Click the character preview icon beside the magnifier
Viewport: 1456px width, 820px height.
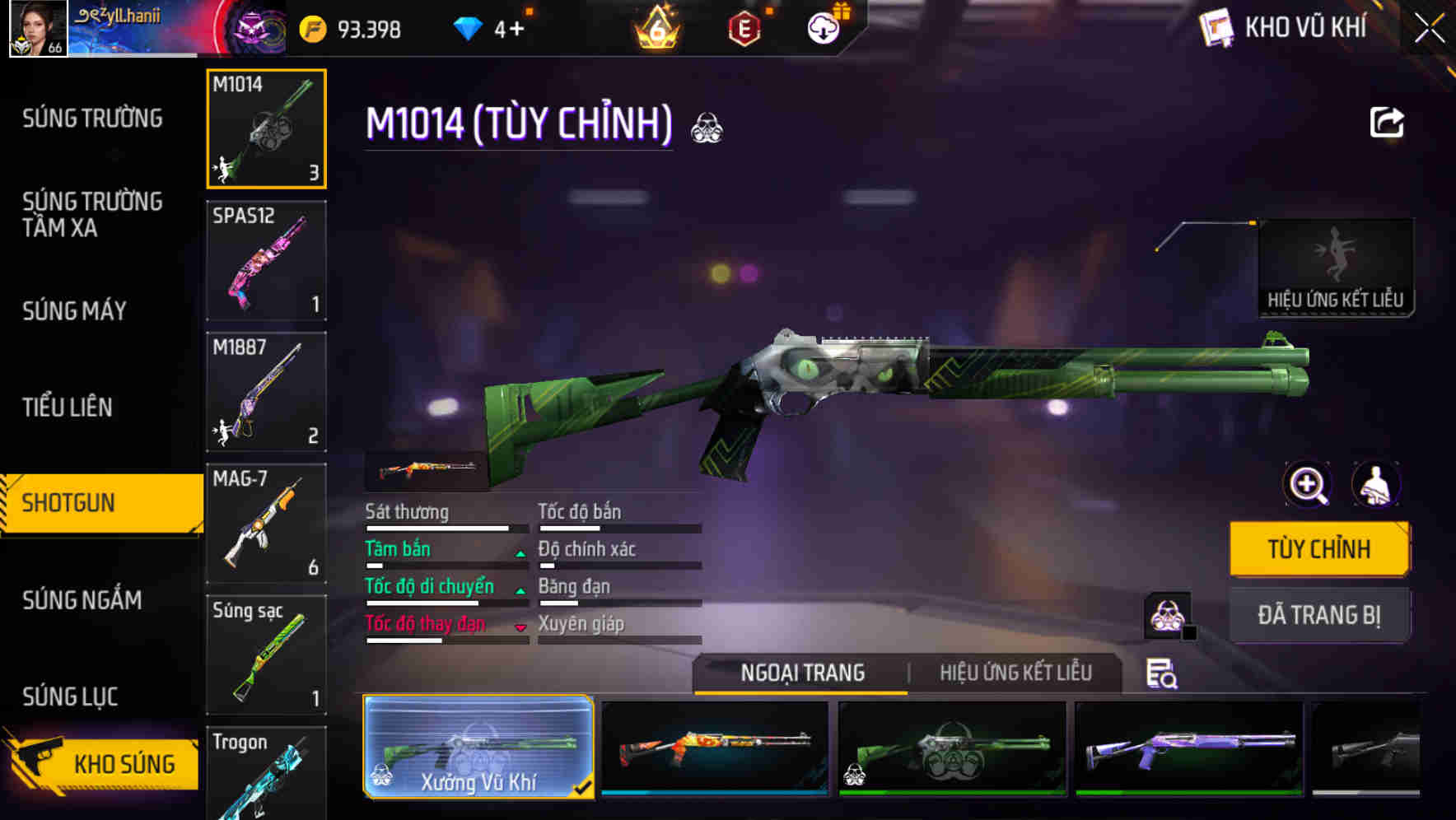pyautogui.click(x=1378, y=484)
